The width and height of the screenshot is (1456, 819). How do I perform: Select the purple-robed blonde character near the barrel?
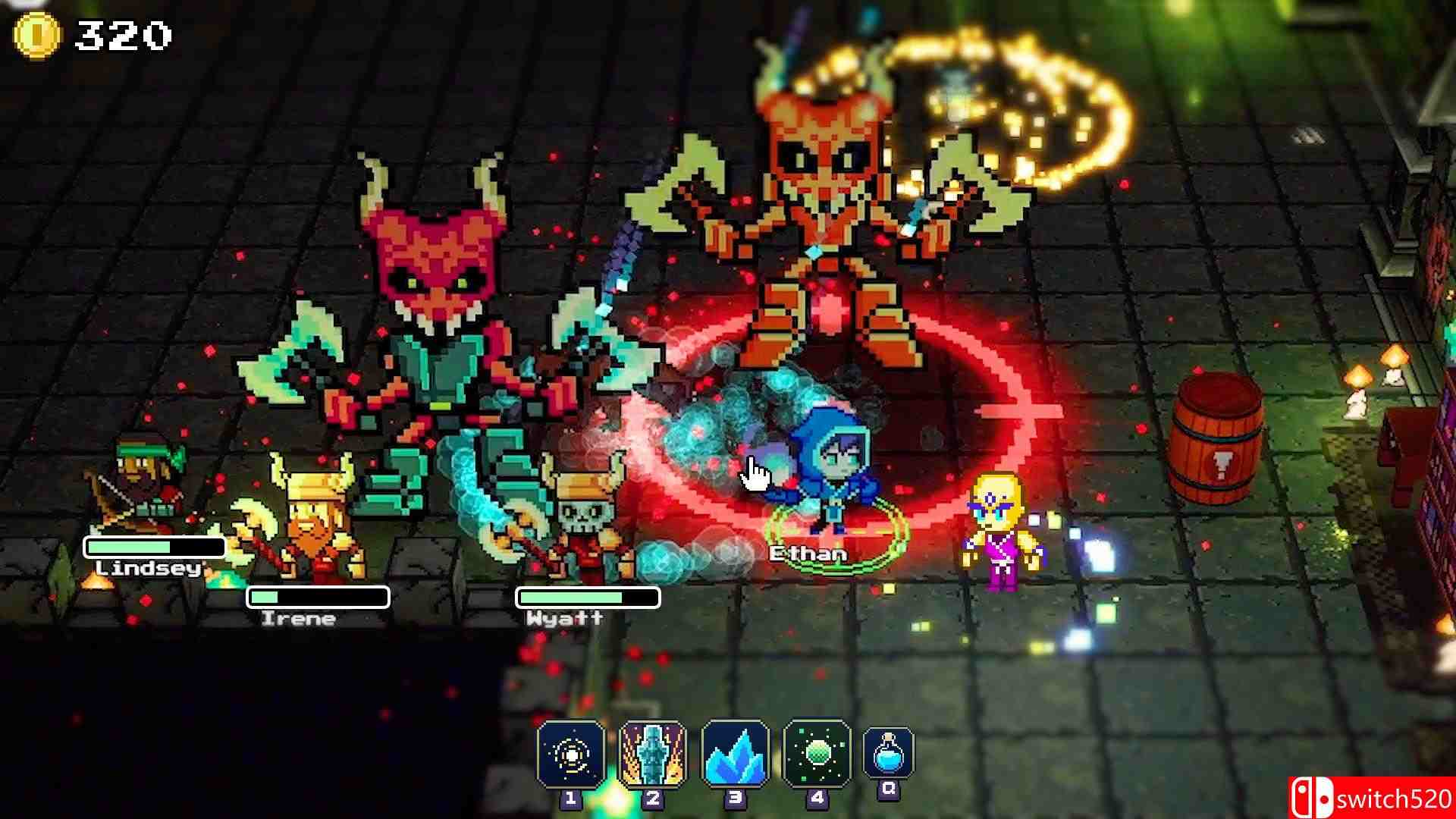[997, 523]
